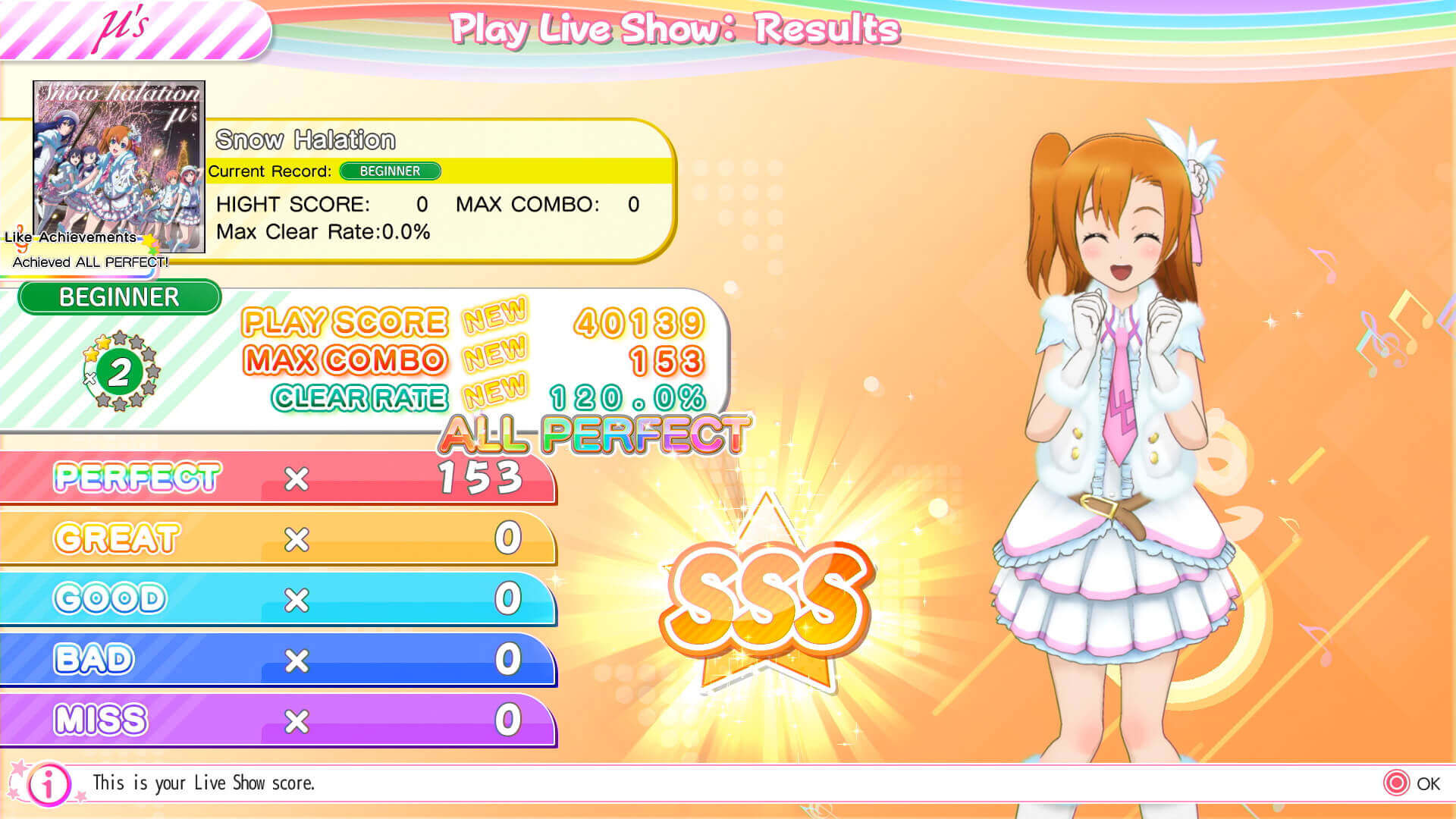Toggle the NEW marker next to PLAY SCORE
Viewport: 1456px width, 819px height.
tap(494, 320)
